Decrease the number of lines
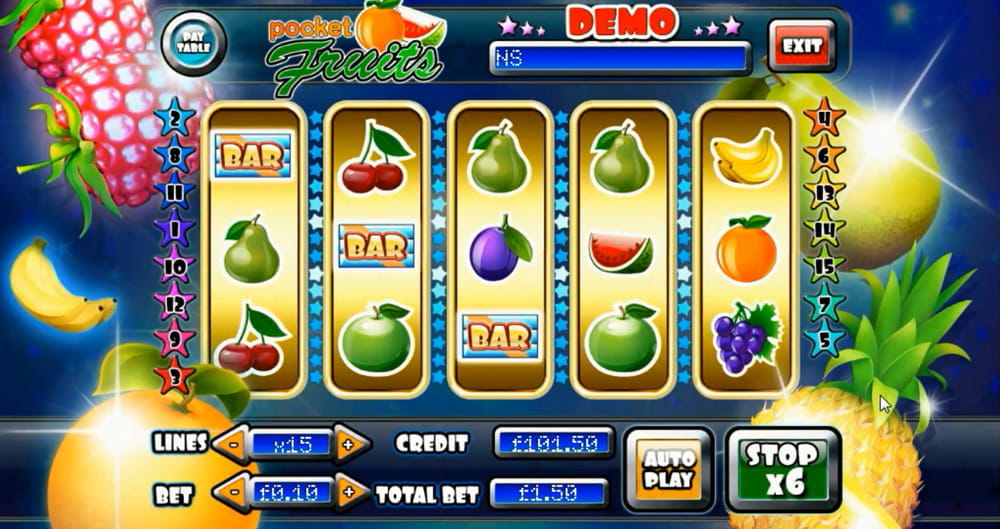Screen dimensions: 1000x529 (x=231, y=443)
